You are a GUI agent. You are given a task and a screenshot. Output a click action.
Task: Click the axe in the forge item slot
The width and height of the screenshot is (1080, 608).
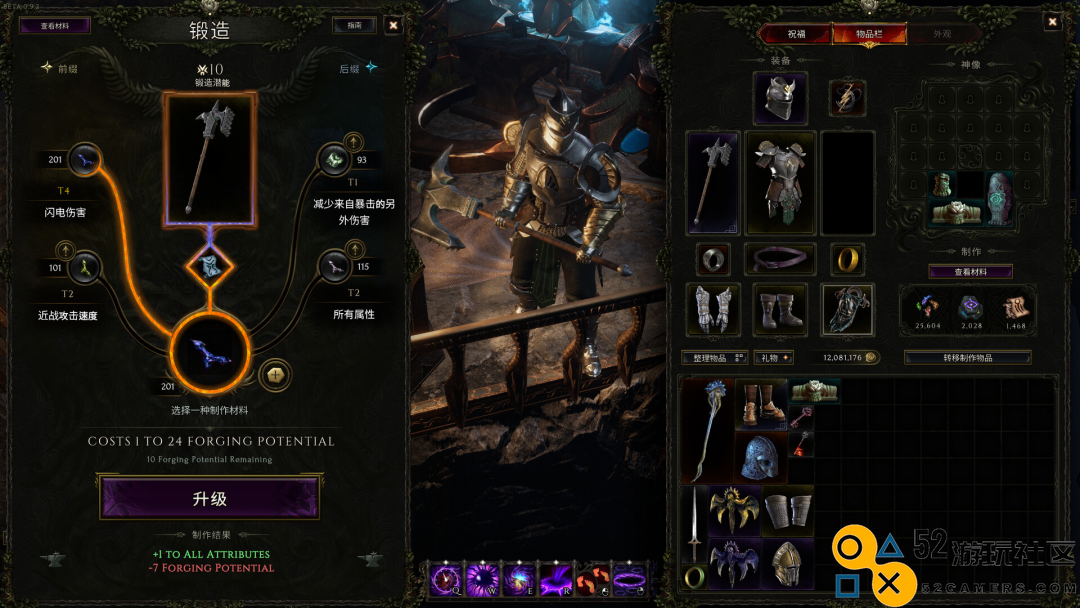pos(209,160)
